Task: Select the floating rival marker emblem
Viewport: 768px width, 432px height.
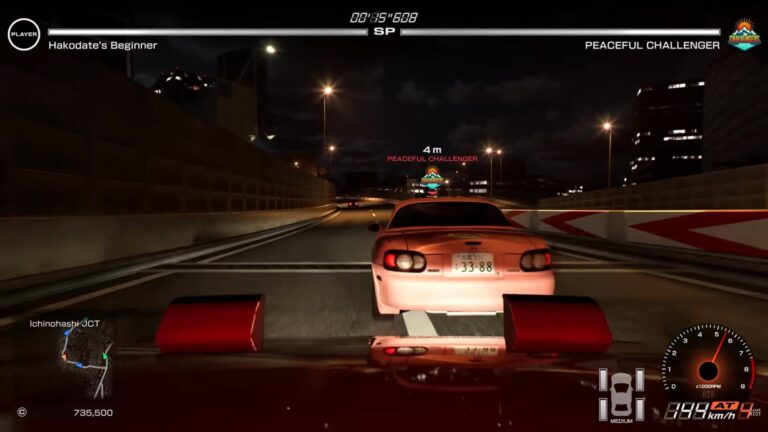Action: pos(432,179)
